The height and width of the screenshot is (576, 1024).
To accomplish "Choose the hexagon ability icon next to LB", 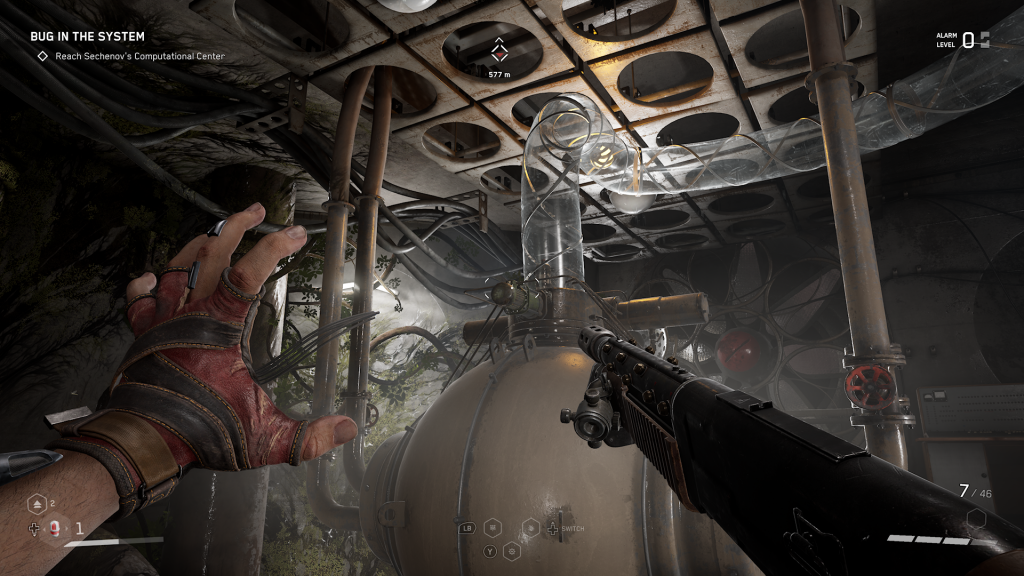I will pos(492,527).
